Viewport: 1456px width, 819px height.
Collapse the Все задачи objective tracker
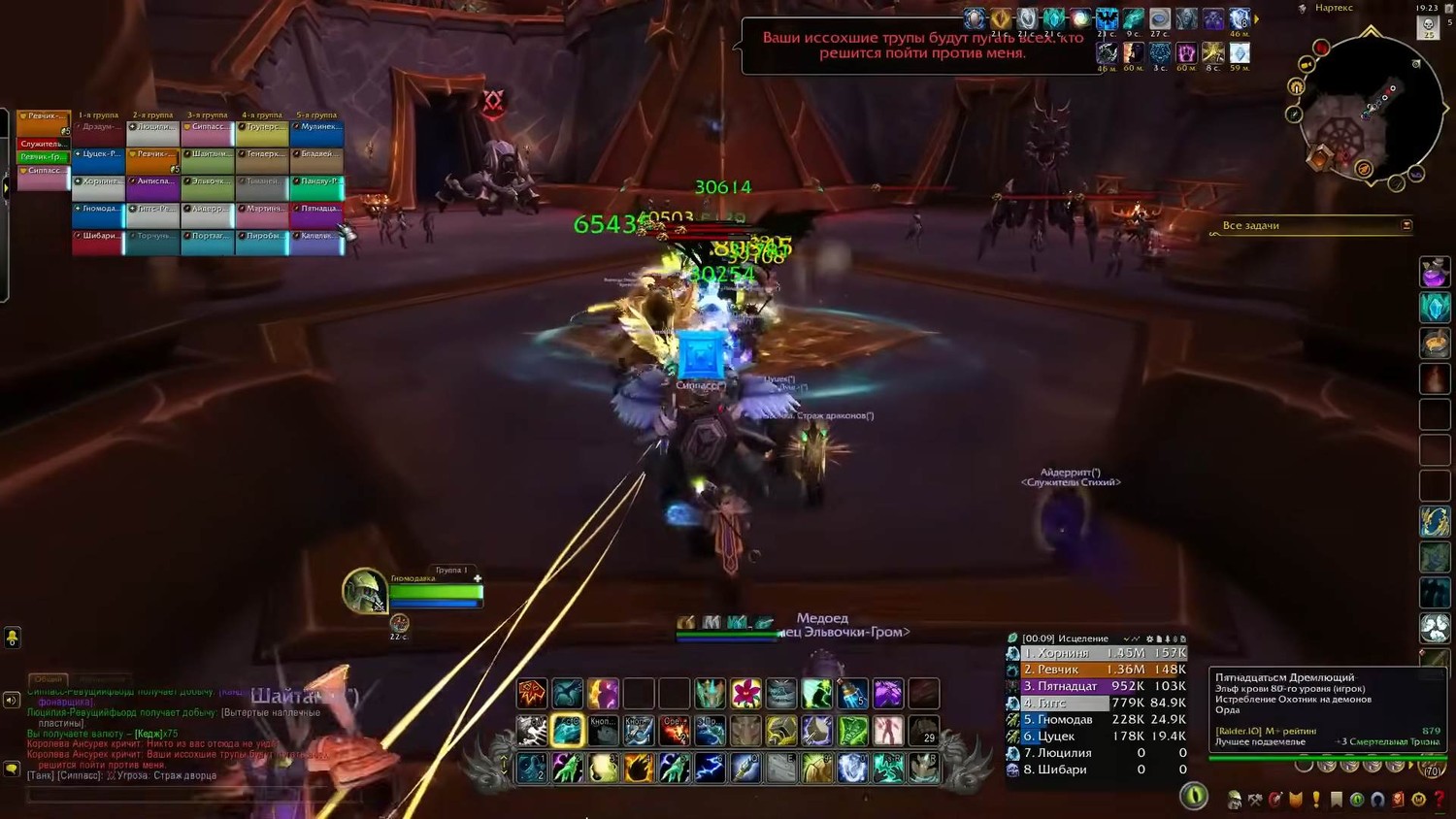(1406, 225)
